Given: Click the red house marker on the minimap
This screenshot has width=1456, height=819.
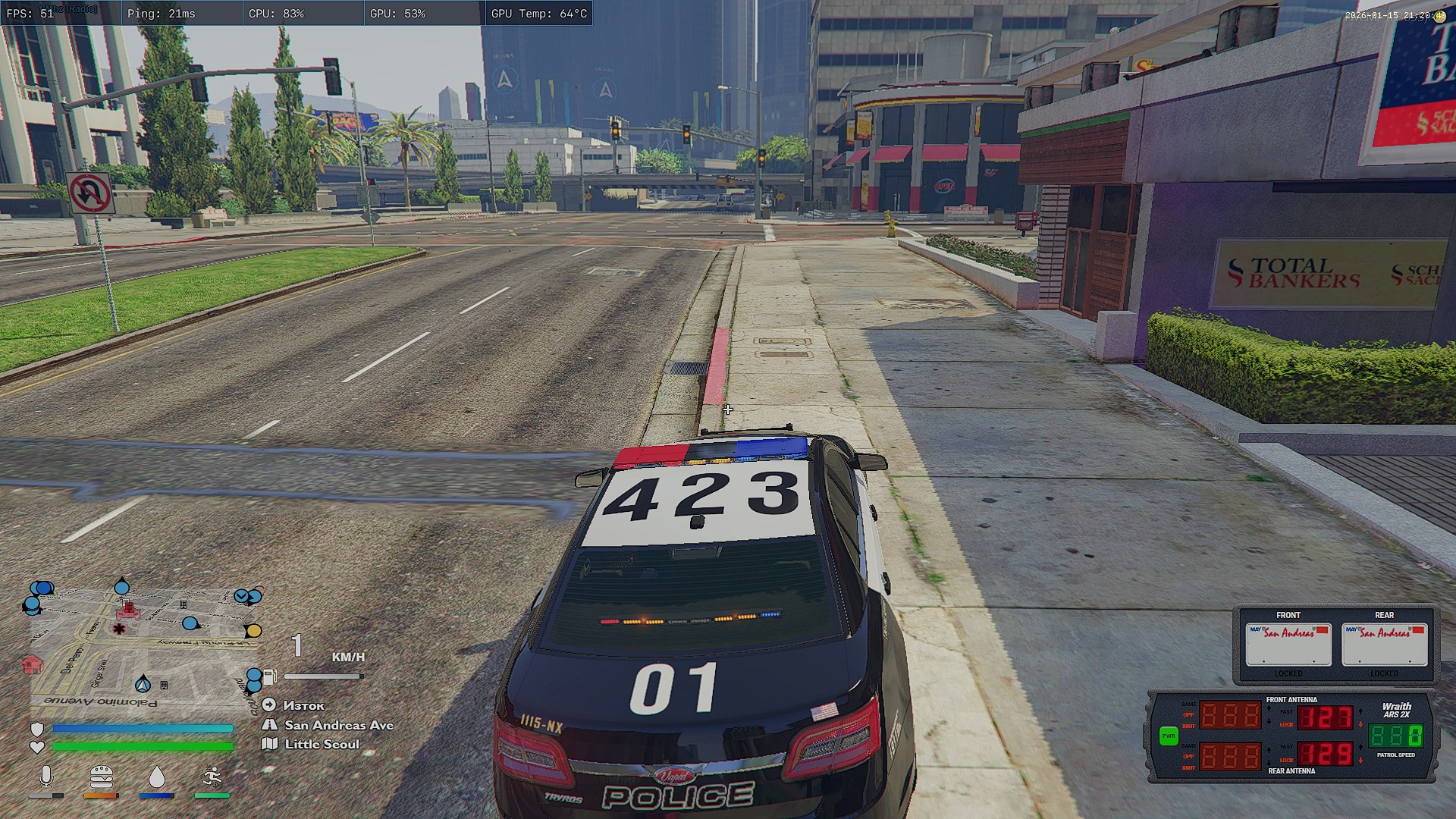Looking at the screenshot, I should 32,664.
